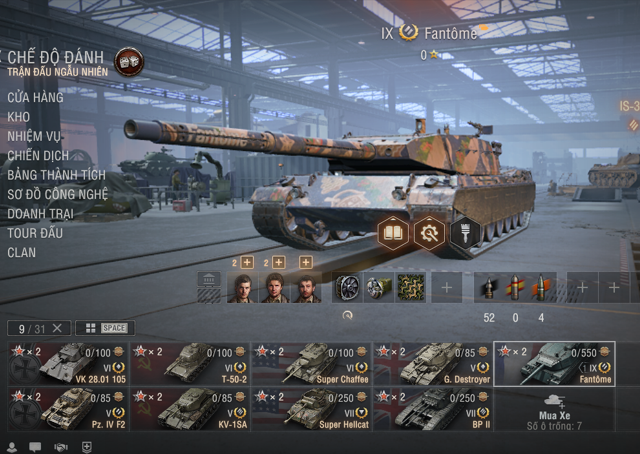Open the CỬA HÀNG shop menu
The height and width of the screenshot is (454, 640).
point(35,97)
